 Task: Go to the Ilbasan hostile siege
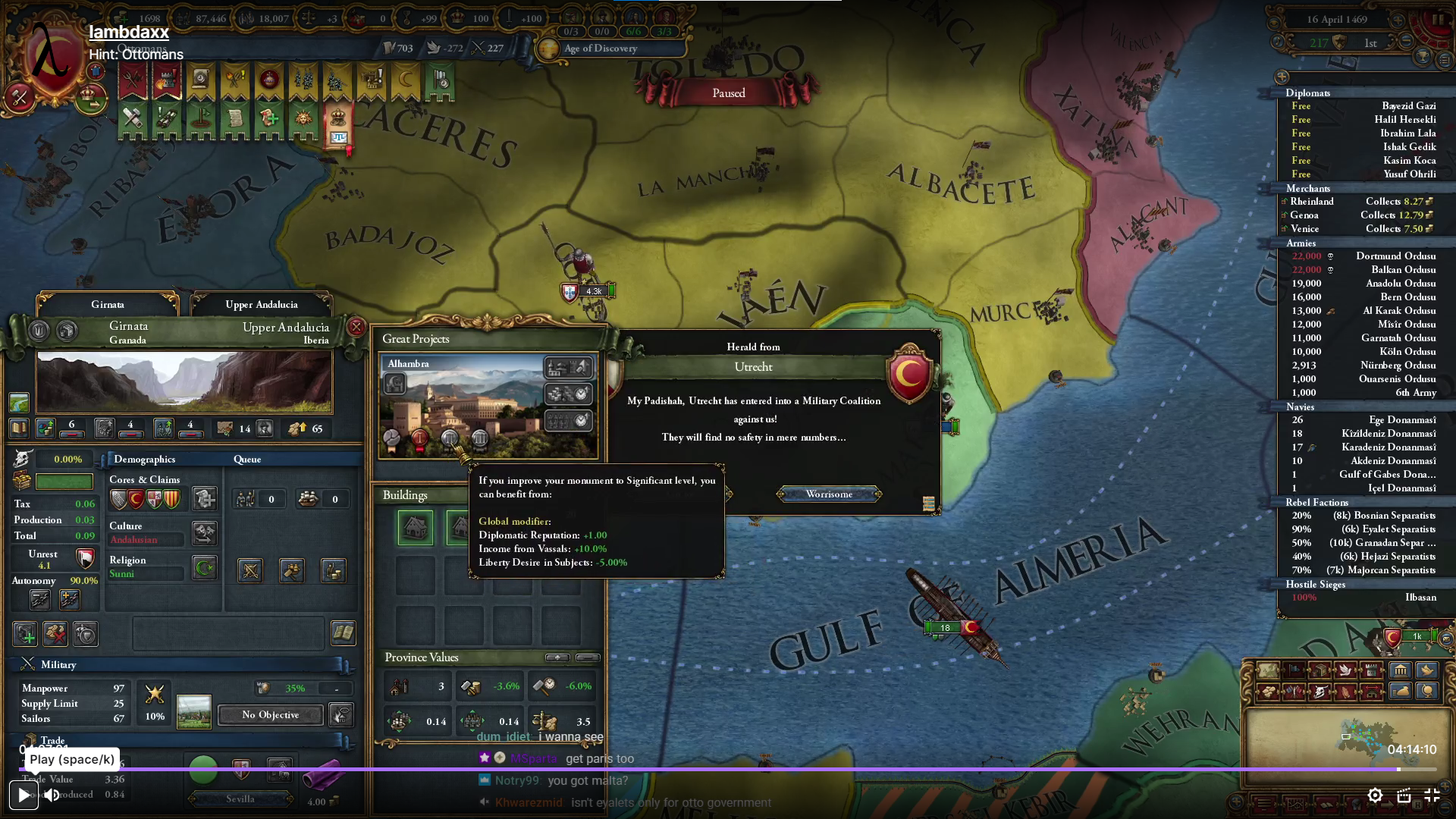1420,598
